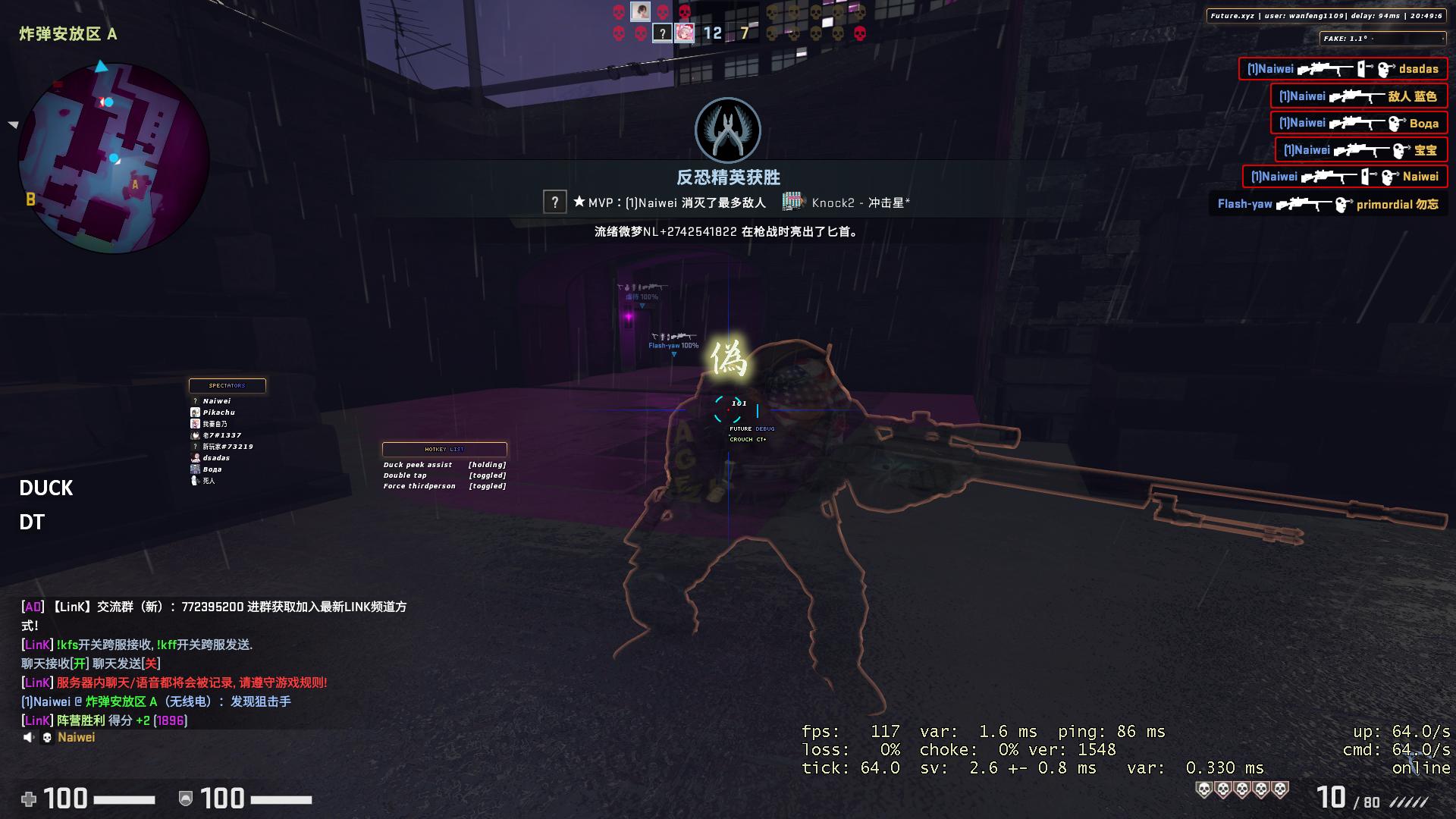1456x819 pixels.
Task: Expand the question-mark team avatar on the scoreboard
Action: 663,31
